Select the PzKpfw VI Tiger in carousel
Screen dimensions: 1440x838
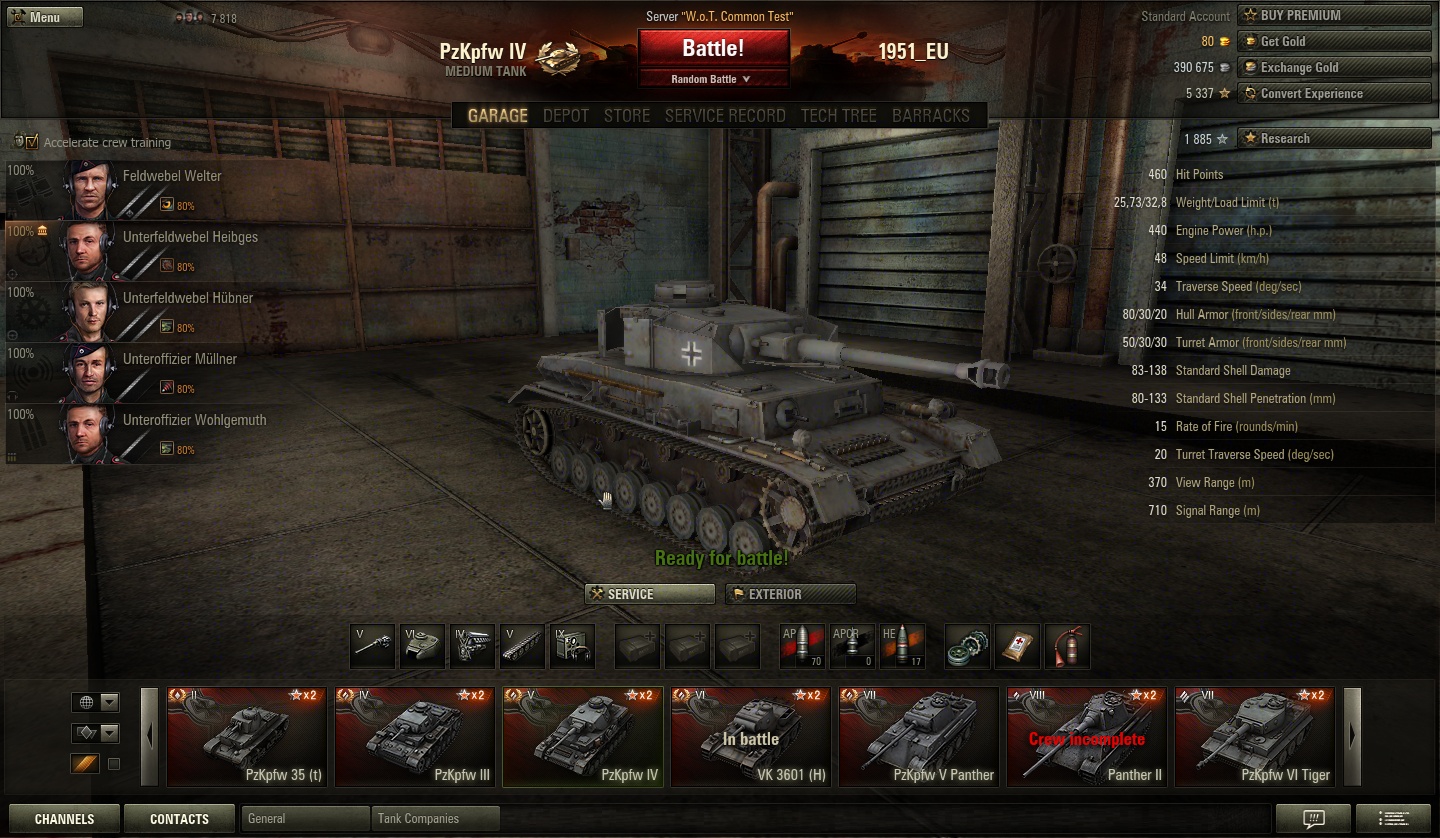point(1254,737)
